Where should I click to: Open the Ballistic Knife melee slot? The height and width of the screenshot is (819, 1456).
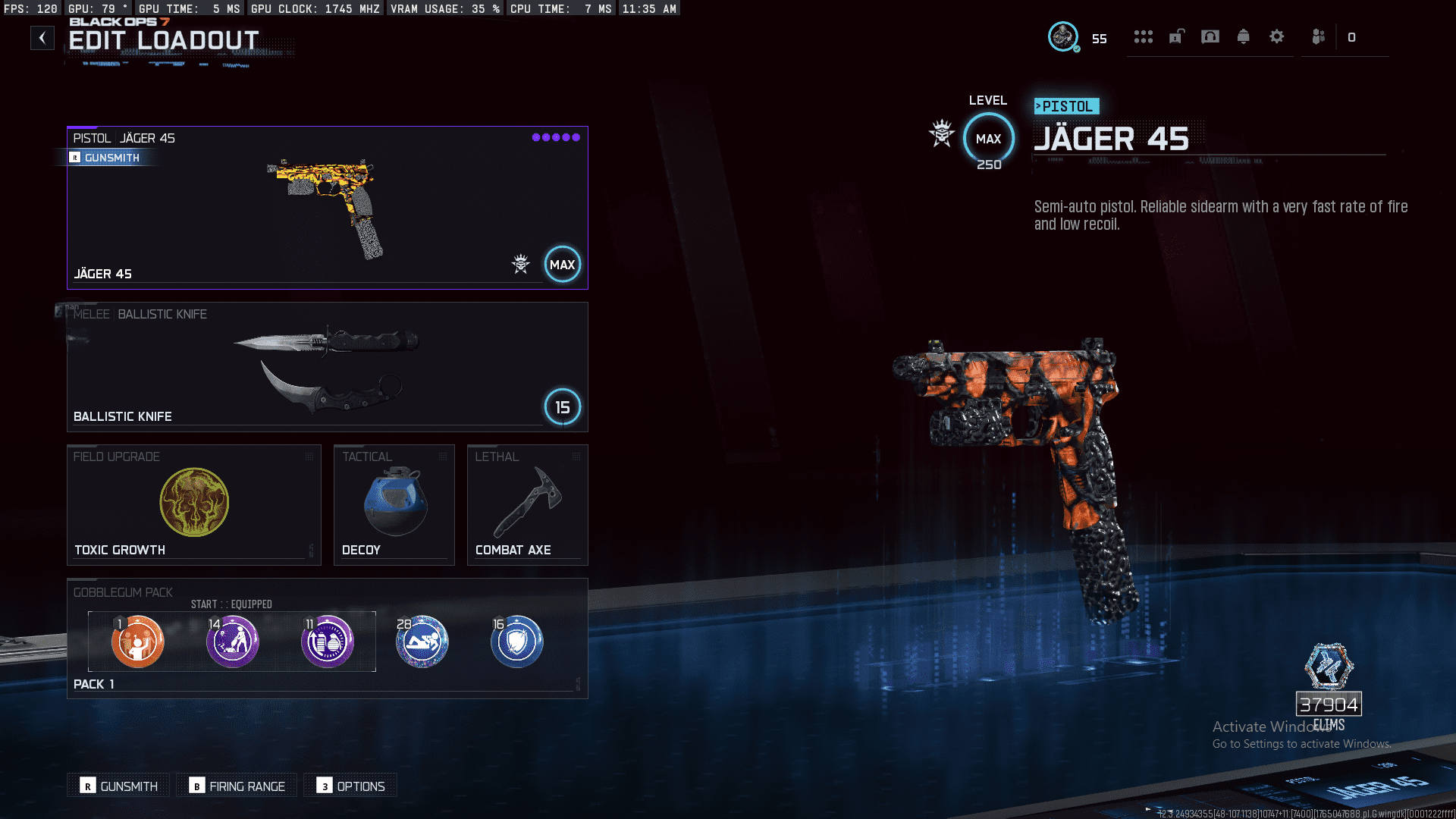(327, 367)
